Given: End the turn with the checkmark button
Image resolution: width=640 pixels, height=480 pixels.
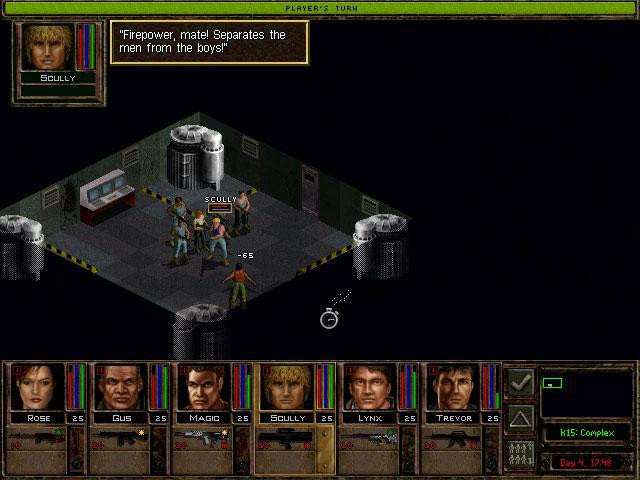Looking at the screenshot, I should (x=520, y=382).
